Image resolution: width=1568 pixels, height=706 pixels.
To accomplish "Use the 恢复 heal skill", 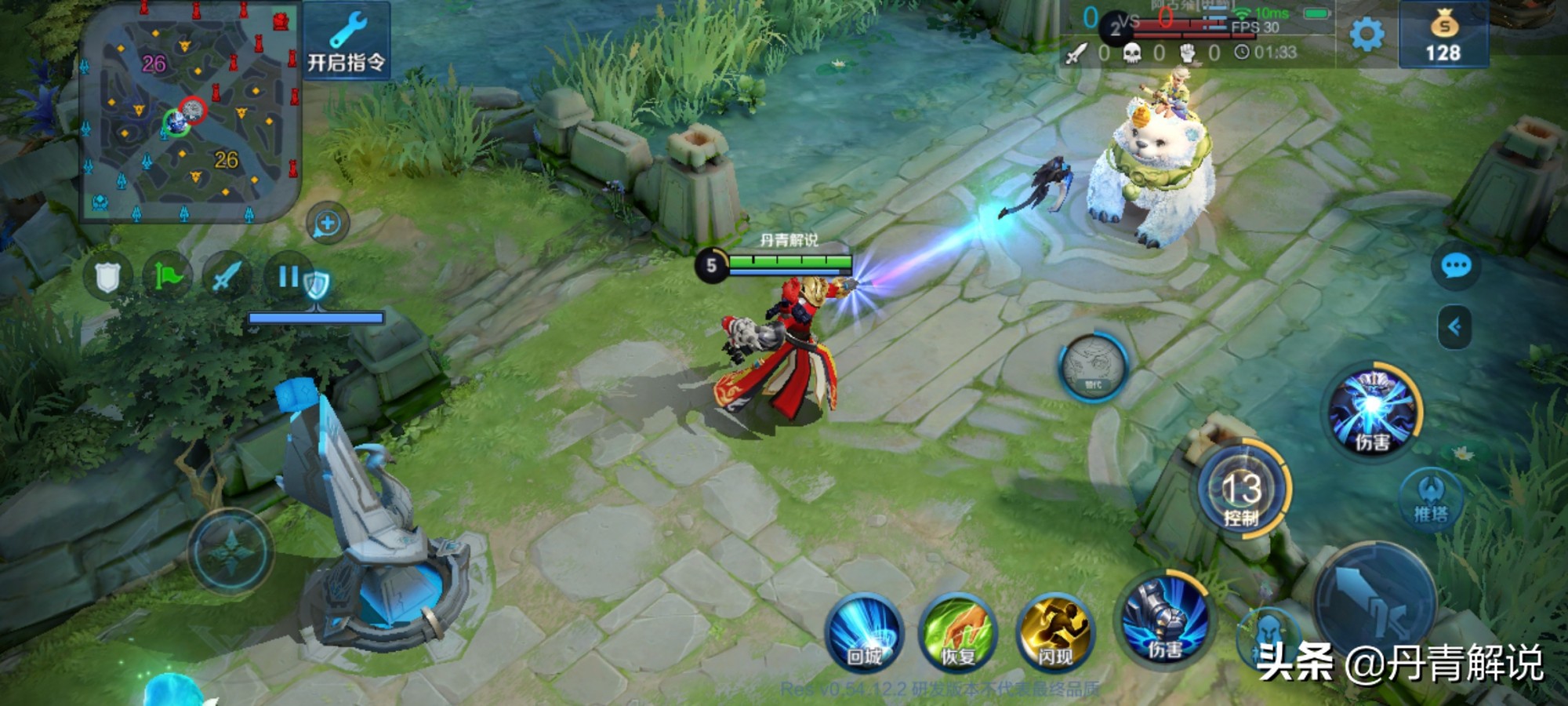I will (x=958, y=633).
